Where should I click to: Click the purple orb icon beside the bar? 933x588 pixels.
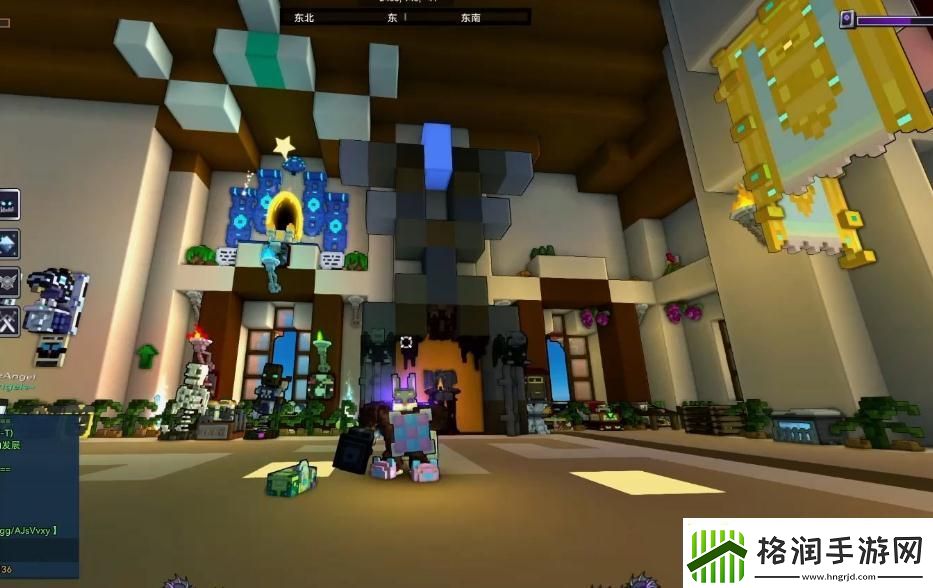(847, 19)
